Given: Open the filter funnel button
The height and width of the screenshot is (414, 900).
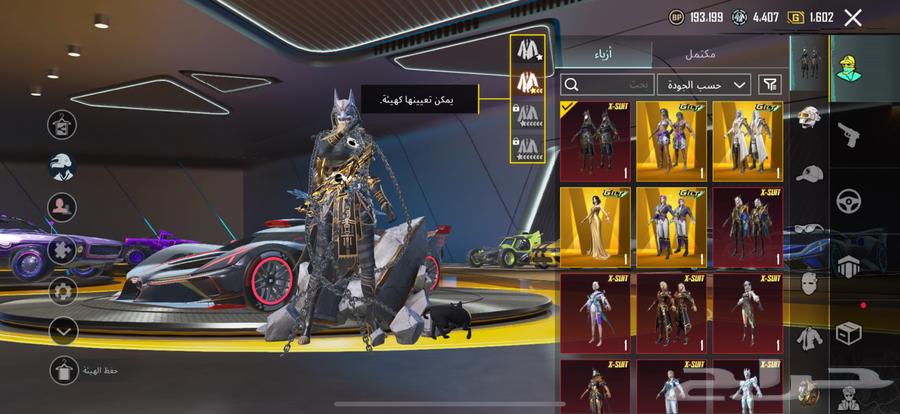Looking at the screenshot, I should click(771, 85).
